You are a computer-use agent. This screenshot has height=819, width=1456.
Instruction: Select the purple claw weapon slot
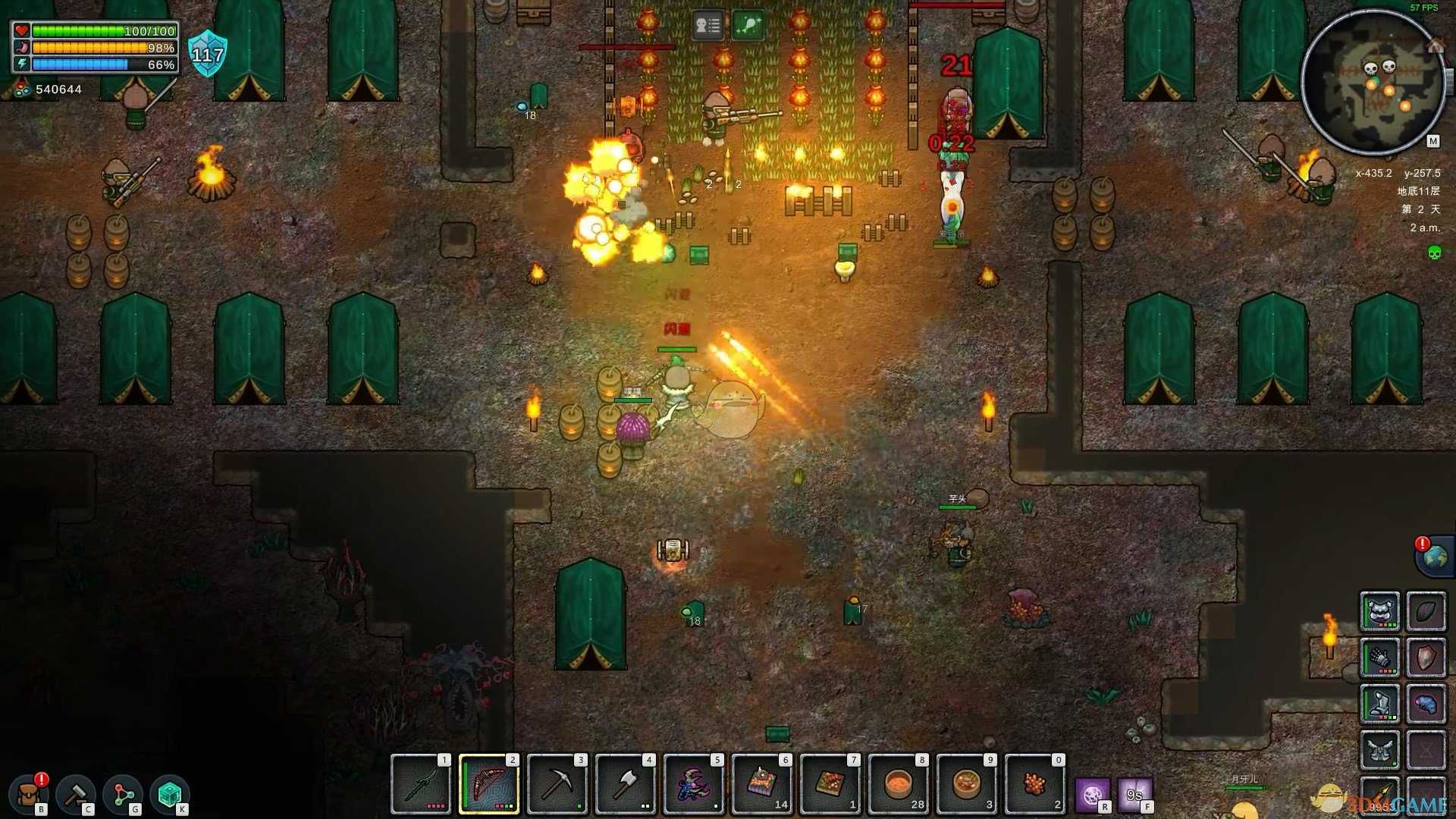tap(694, 784)
